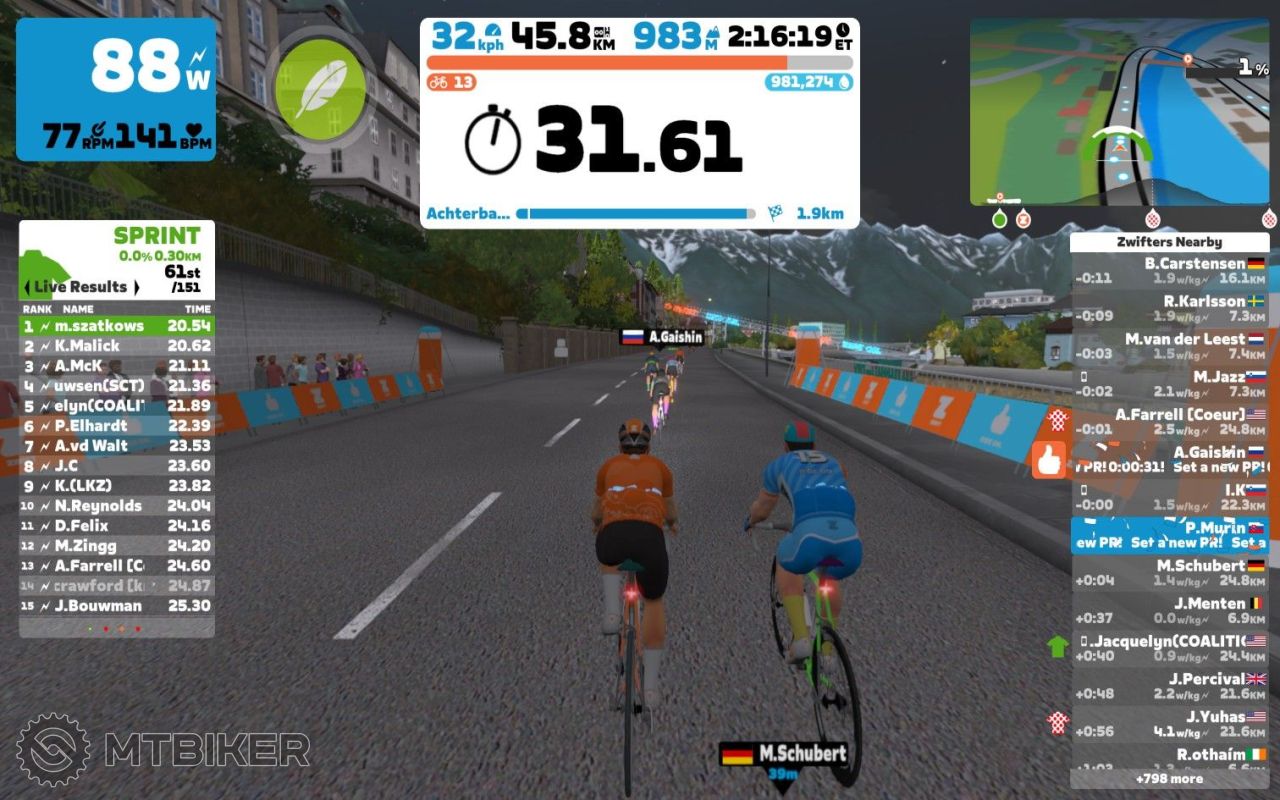Choose J.Percival in the nearby riders list

[1170, 686]
